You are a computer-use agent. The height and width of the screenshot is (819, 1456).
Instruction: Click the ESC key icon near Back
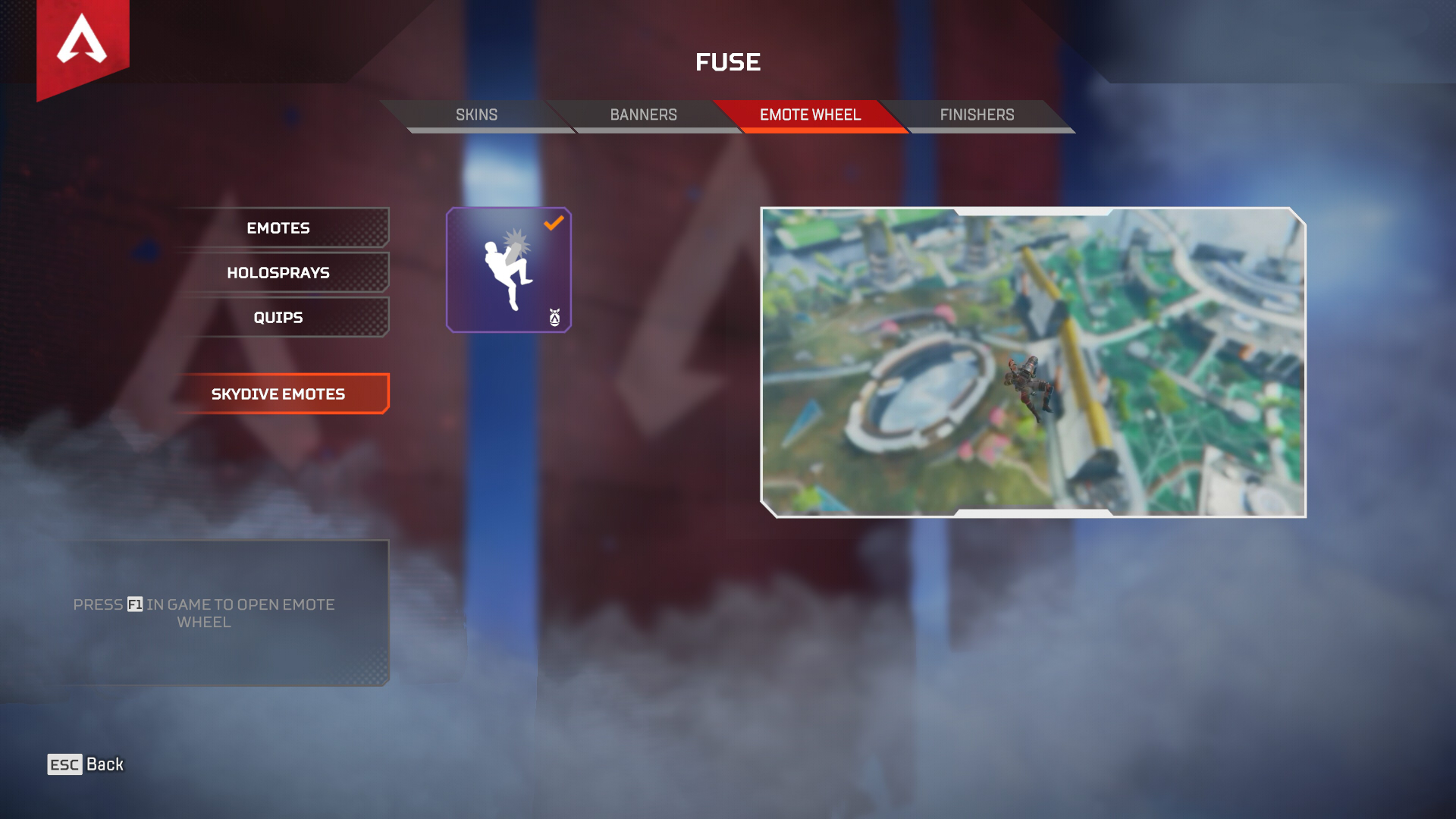[x=65, y=764]
